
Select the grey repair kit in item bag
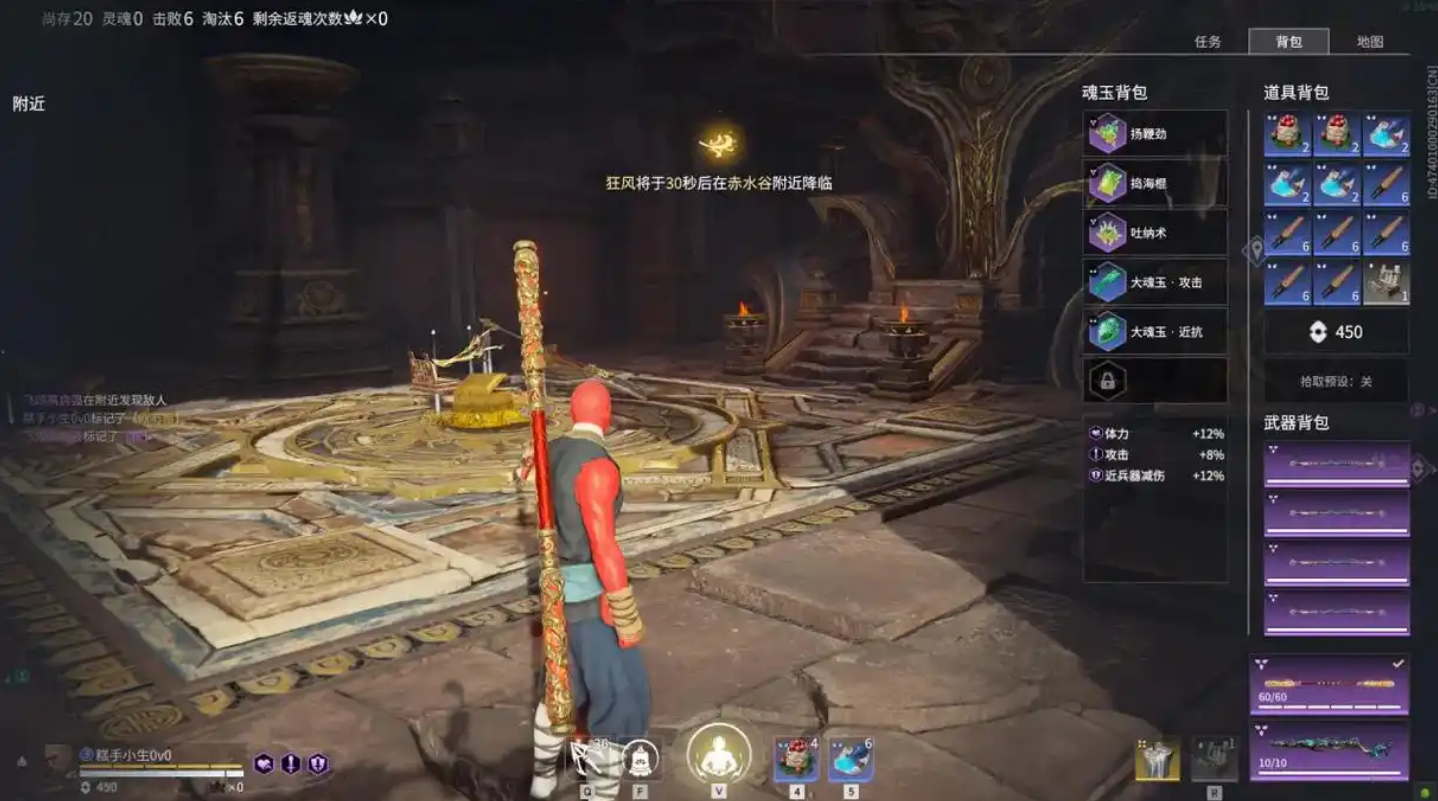[x=1386, y=283]
